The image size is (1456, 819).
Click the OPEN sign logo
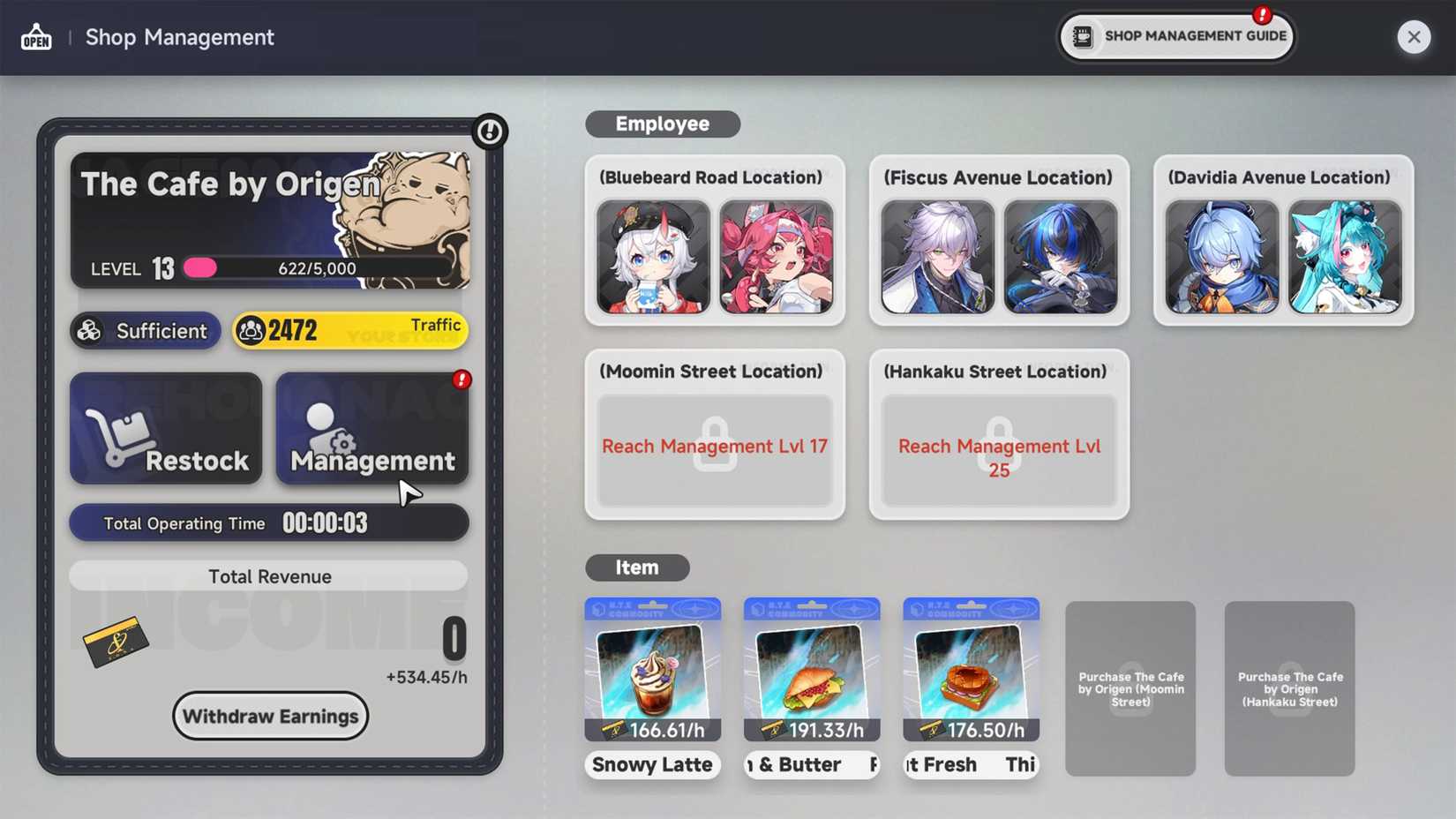[35, 37]
